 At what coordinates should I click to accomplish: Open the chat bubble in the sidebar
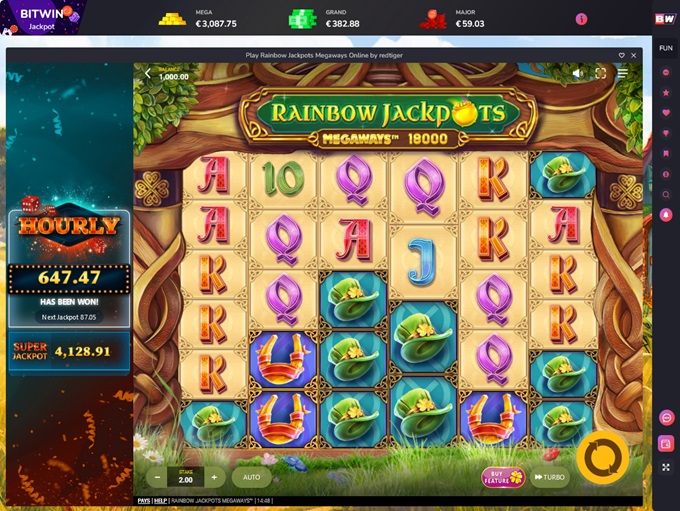pyautogui.click(x=666, y=417)
